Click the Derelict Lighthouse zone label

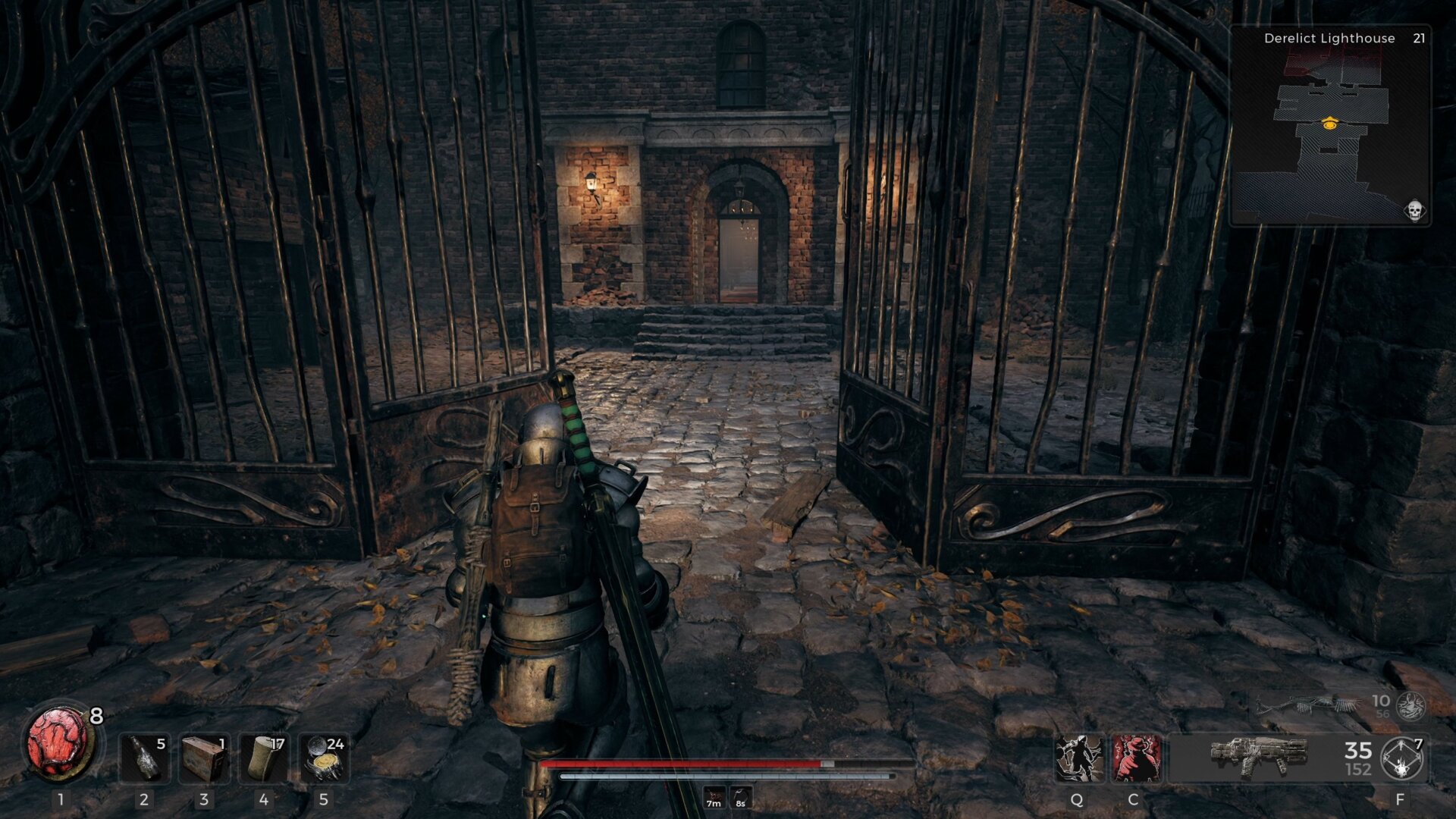pyautogui.click(x=1329, y=38)
